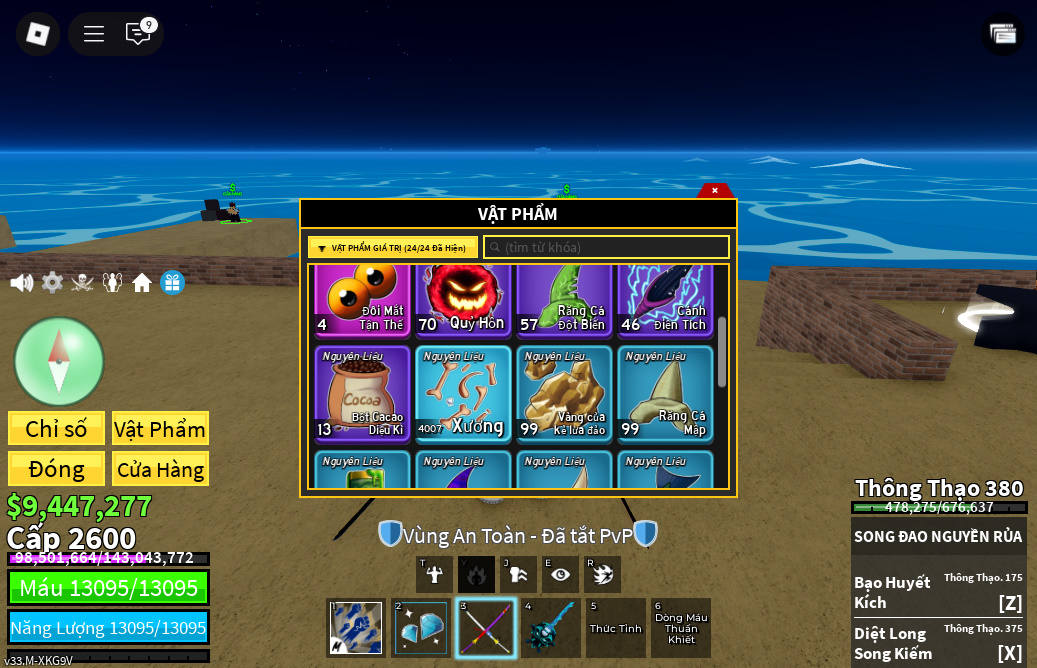Open settings with the gear icon
This screenshot has width=1037, height=668.
click(52, 283)
